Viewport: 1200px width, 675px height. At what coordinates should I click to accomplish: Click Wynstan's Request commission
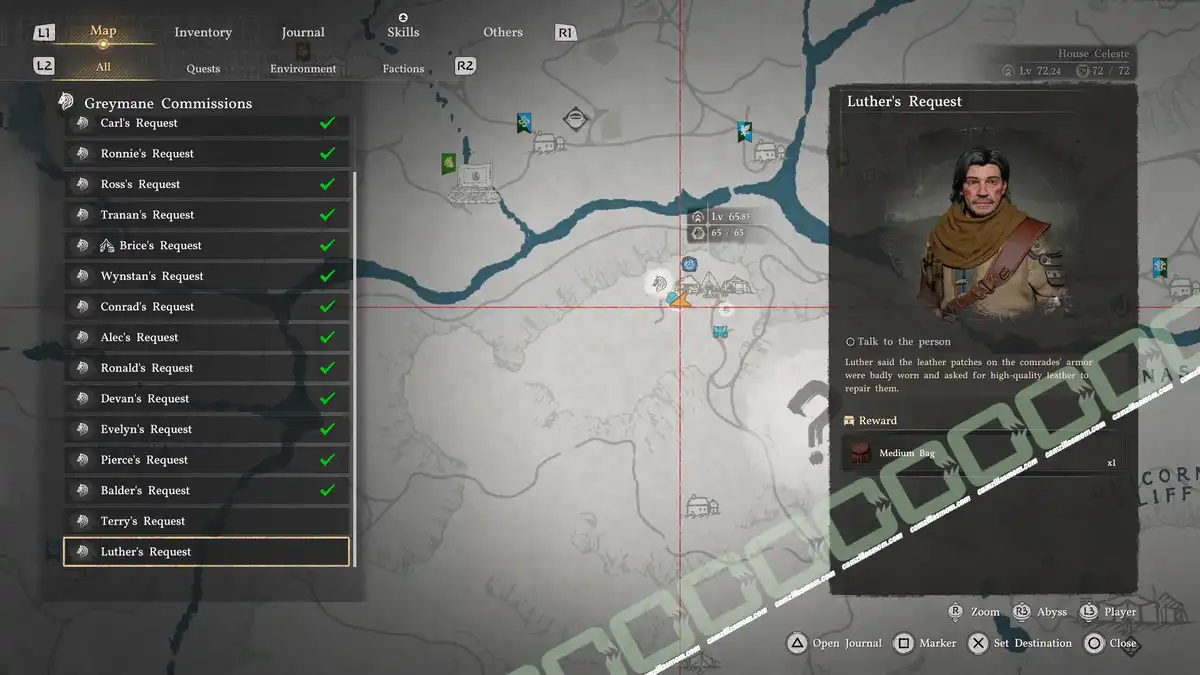click(x=206, y=276)
